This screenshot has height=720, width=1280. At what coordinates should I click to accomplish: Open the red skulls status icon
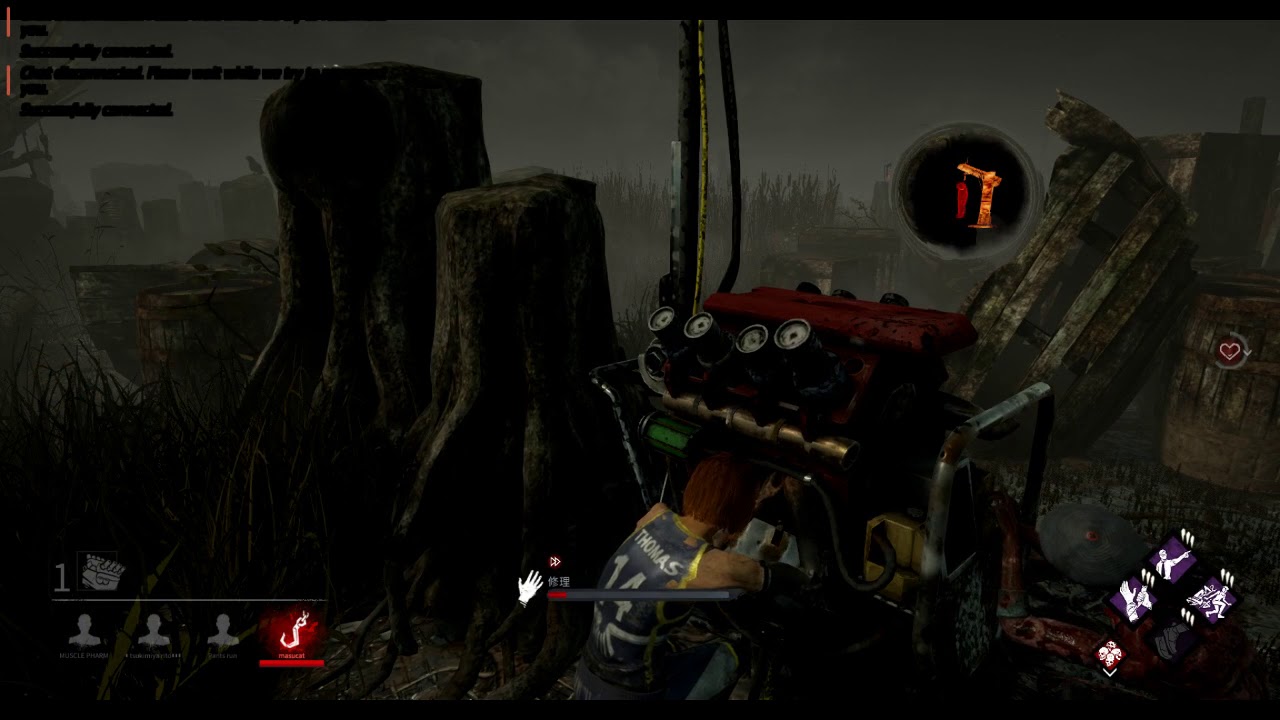[x=1110, y=655]
